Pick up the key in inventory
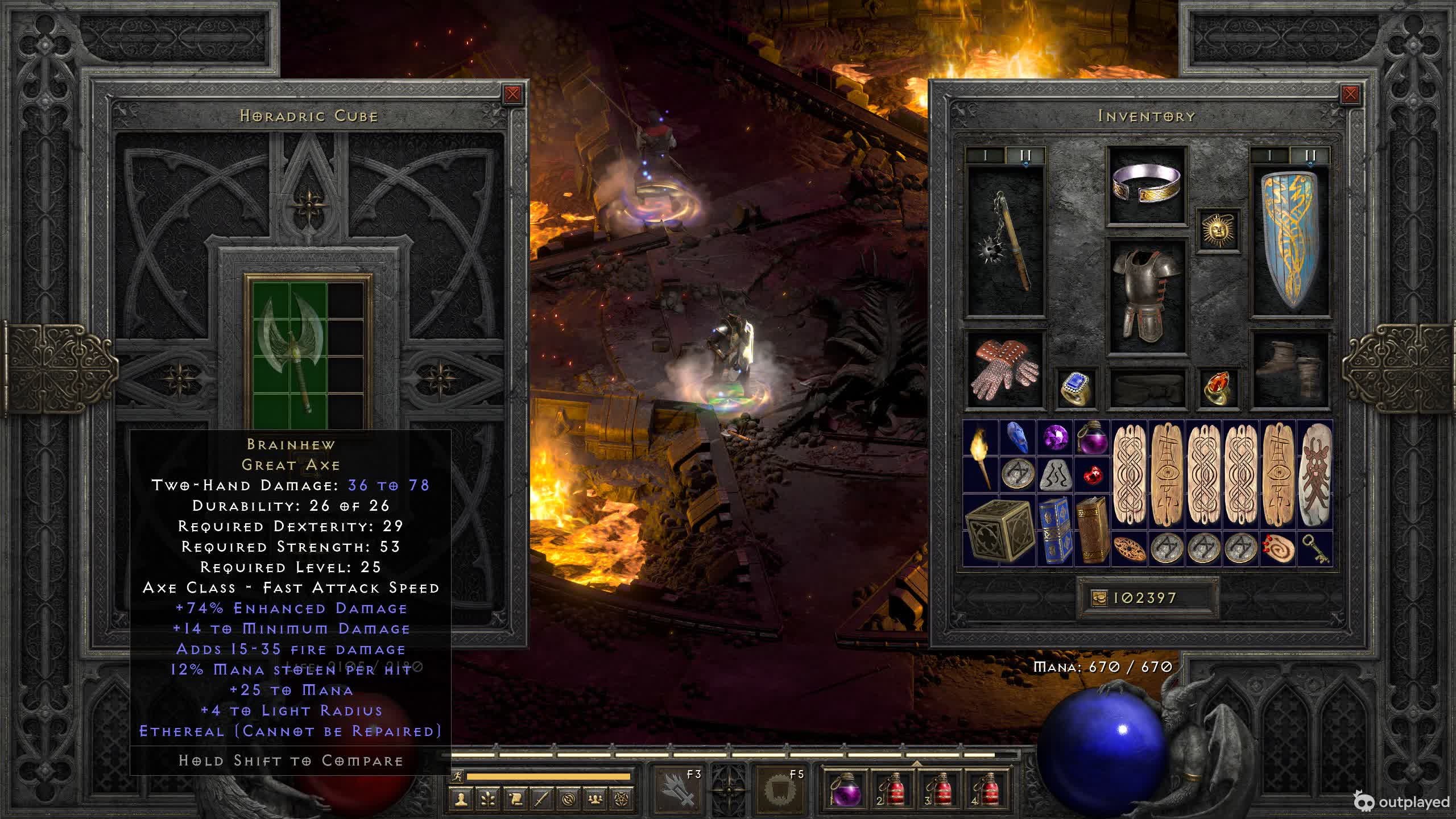Image resolution: width=1456 pixels, height=819 pixels. coord(1315,549)
